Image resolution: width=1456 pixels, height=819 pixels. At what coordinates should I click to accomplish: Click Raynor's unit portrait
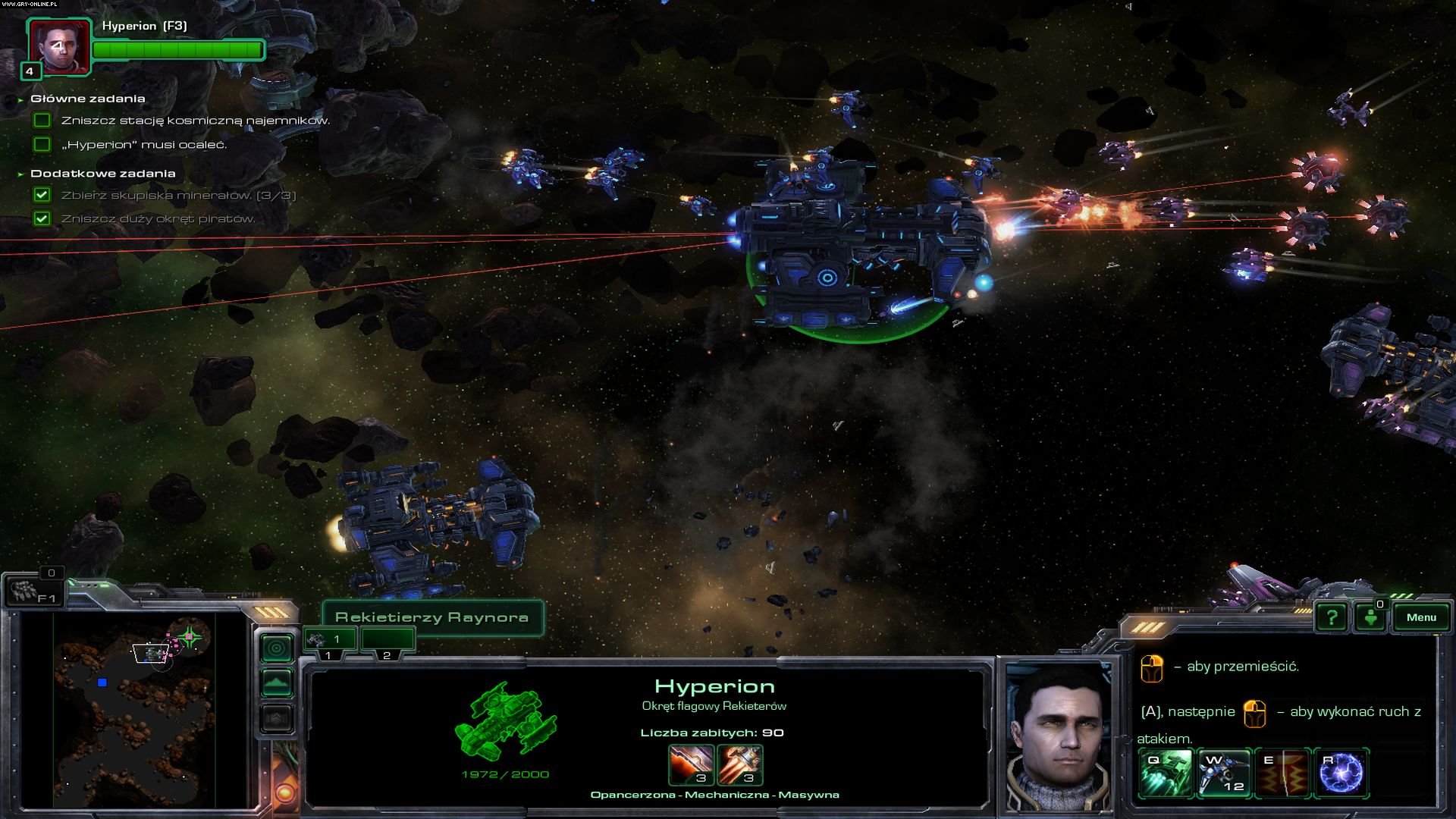click(x=1059, y=737)
